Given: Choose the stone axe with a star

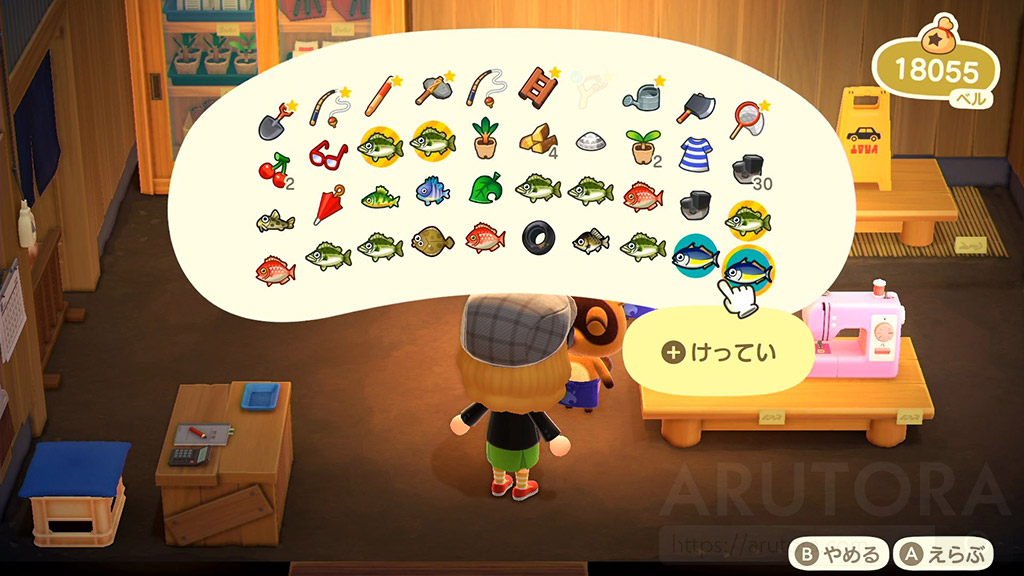Looking at the screenshot, I should [433, 93].
